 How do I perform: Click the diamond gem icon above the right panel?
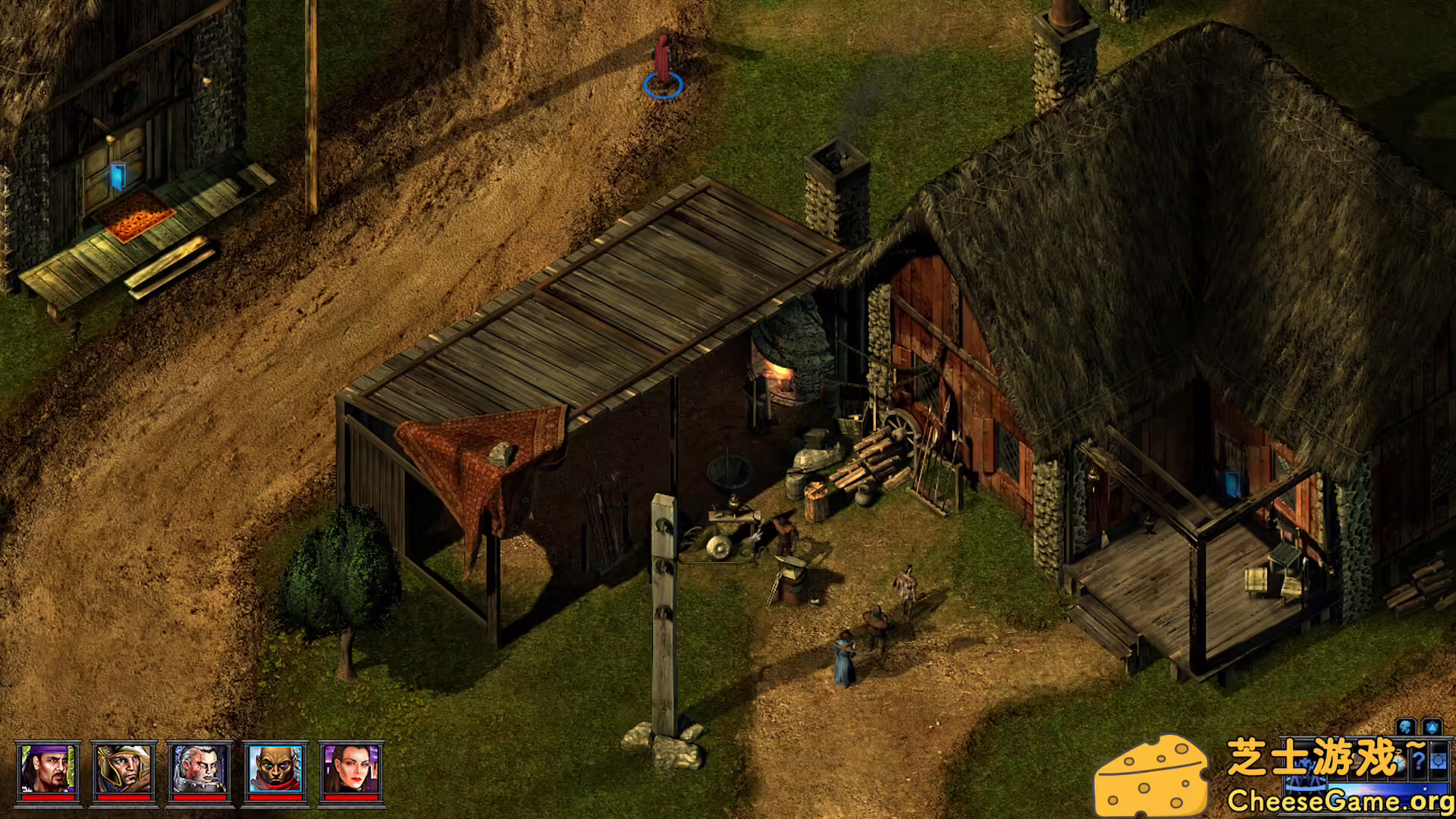(x=1433, y=726)
